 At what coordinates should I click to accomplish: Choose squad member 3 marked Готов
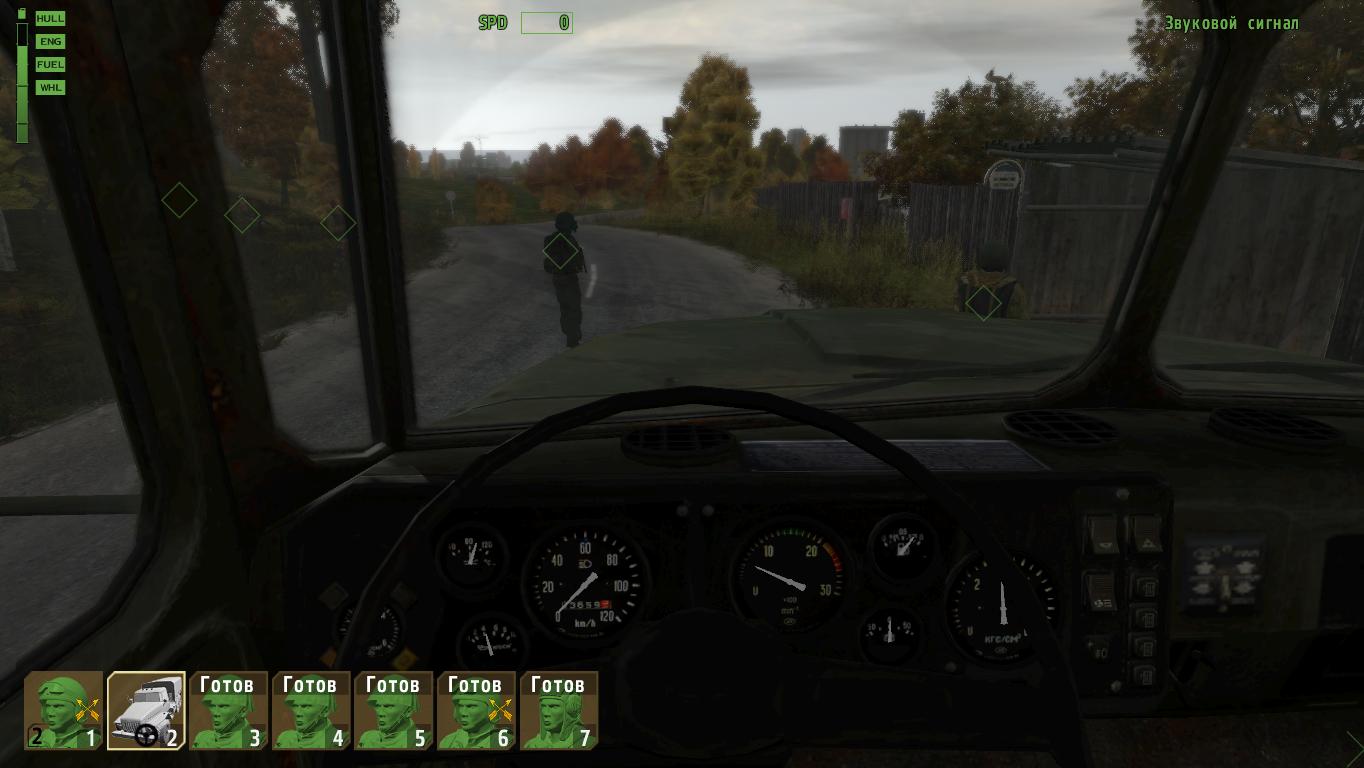[x=229, y=710]
